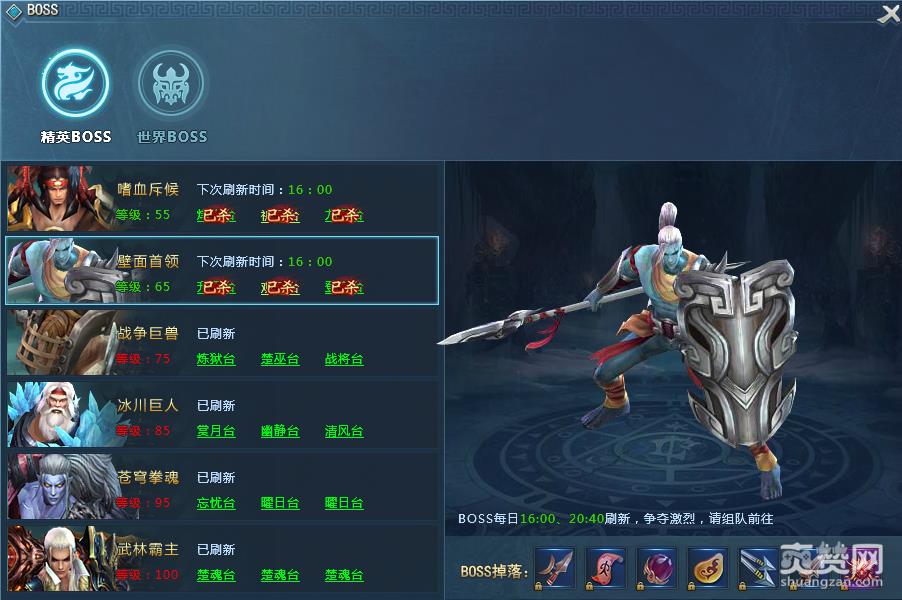This screenshot has height=600, width=902.
Task: Pick the 苍穹拳魂 boss portrait
Action: tap(59, 486)
